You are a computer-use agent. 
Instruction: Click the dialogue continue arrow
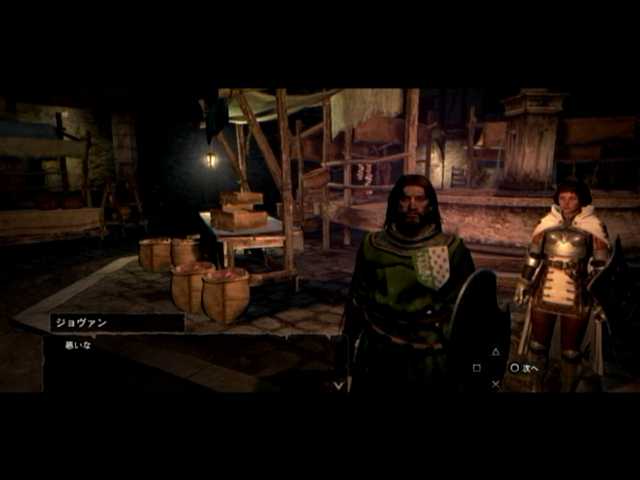[338, 383]
